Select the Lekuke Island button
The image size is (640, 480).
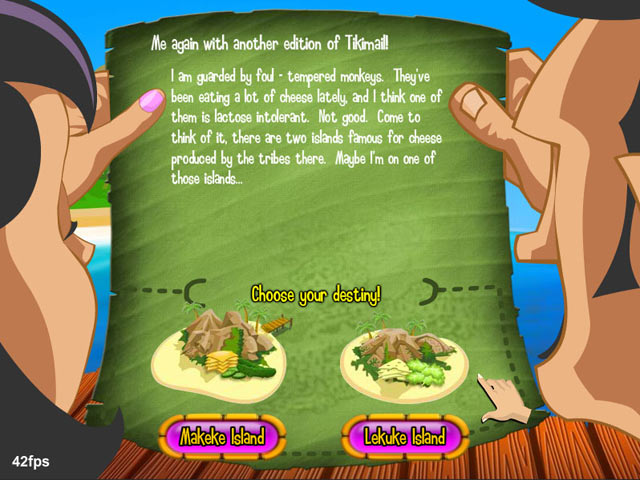pyautogui.click(x=405, y=437)
